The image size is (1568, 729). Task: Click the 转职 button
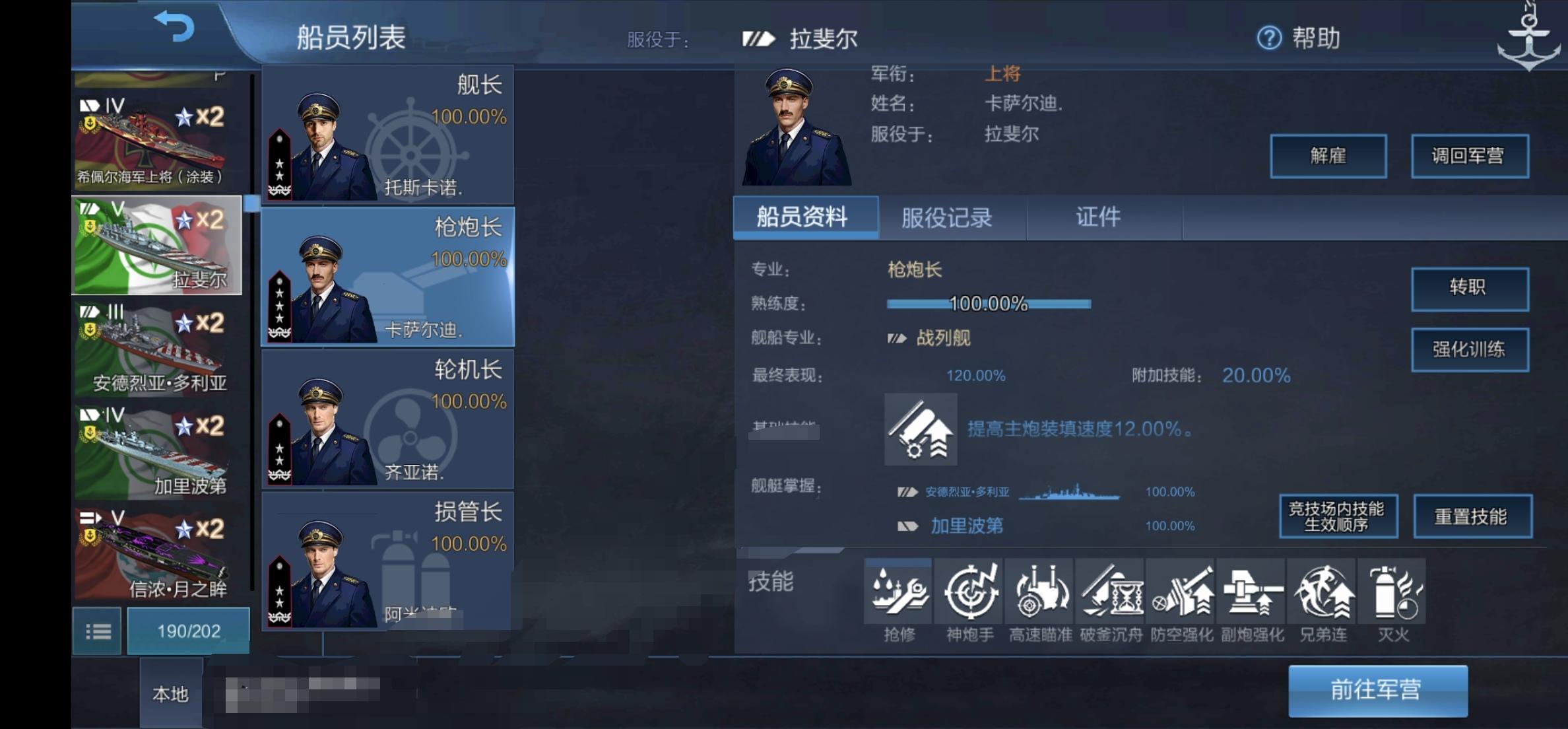point(1470,290)
